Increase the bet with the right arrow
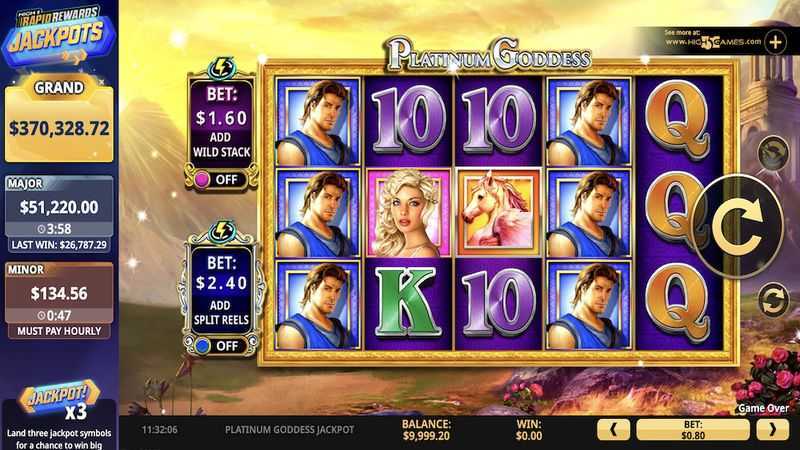800x450 pixels. click(771, 430)
